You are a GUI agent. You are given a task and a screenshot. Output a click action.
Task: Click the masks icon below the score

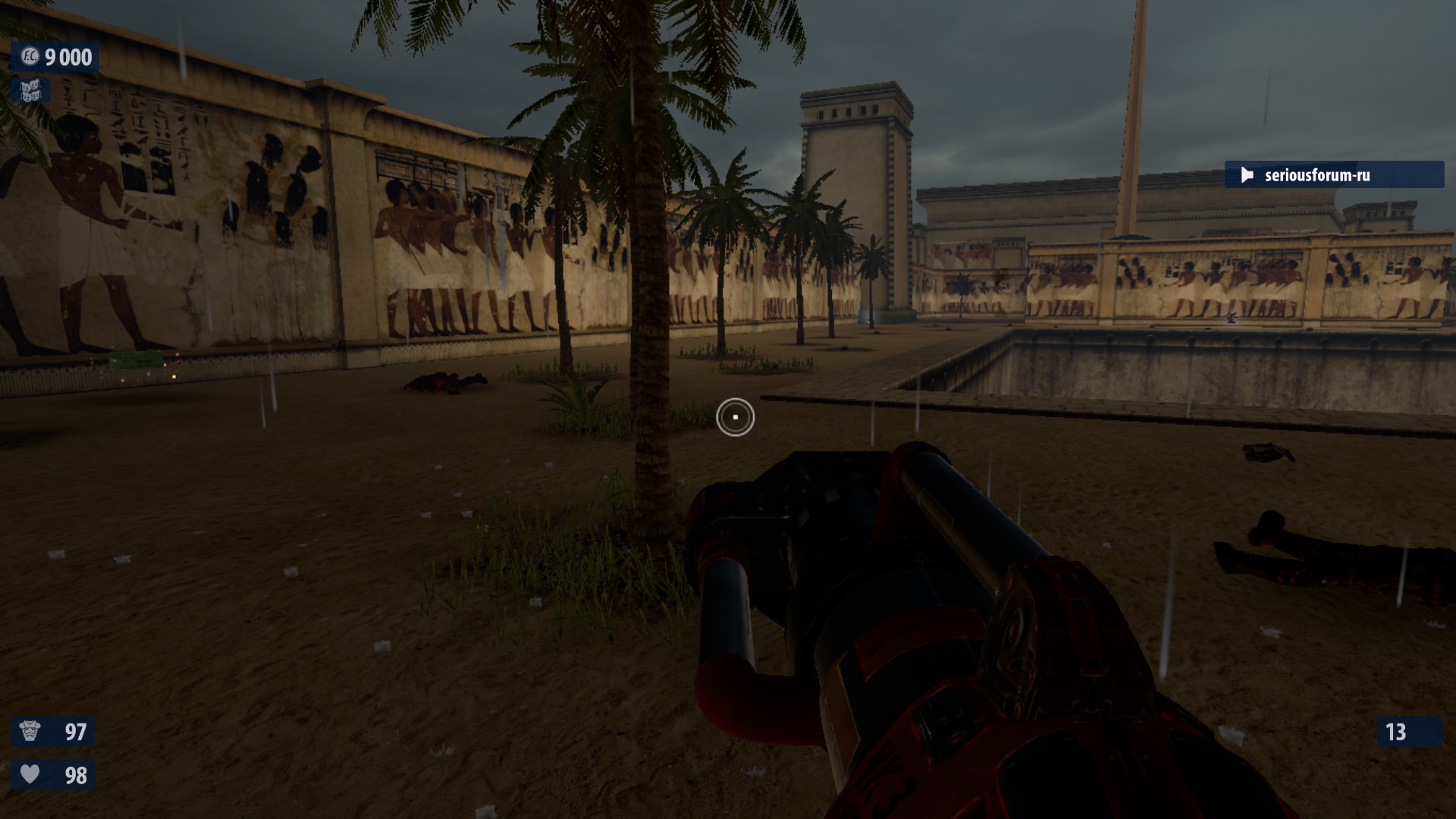click(30, 91)
